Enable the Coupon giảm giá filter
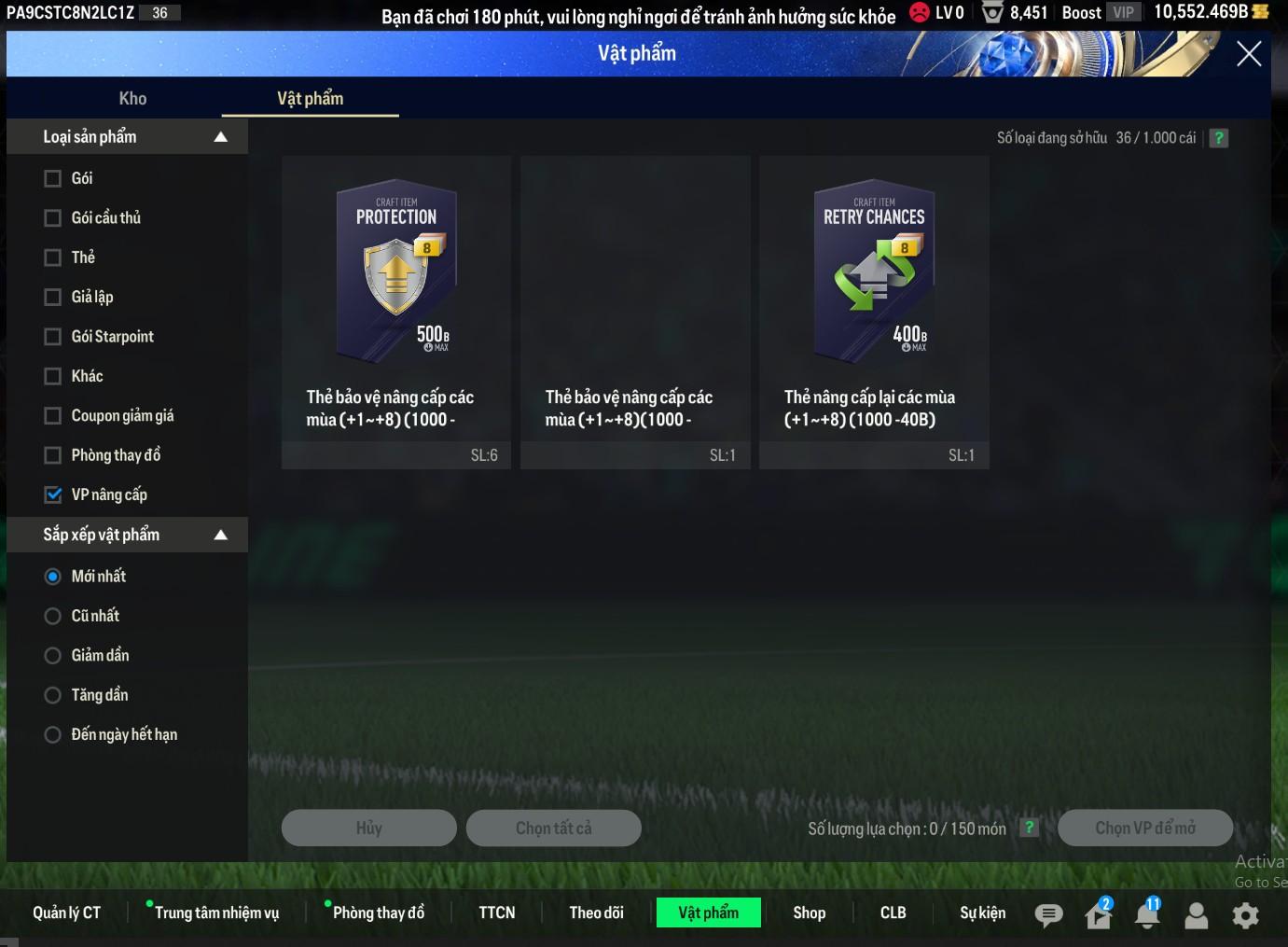Viewport: 1288px width, 947px height. point(53,416)
